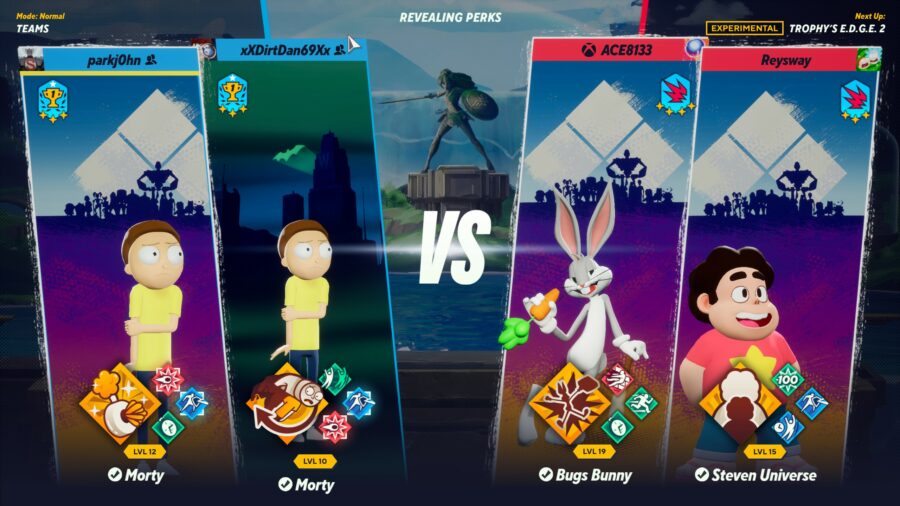This screenshot has height=506, width=900.
Task: View parkj0hn's green clock perk
Action: pyautogui.click(x=169, y=427)
